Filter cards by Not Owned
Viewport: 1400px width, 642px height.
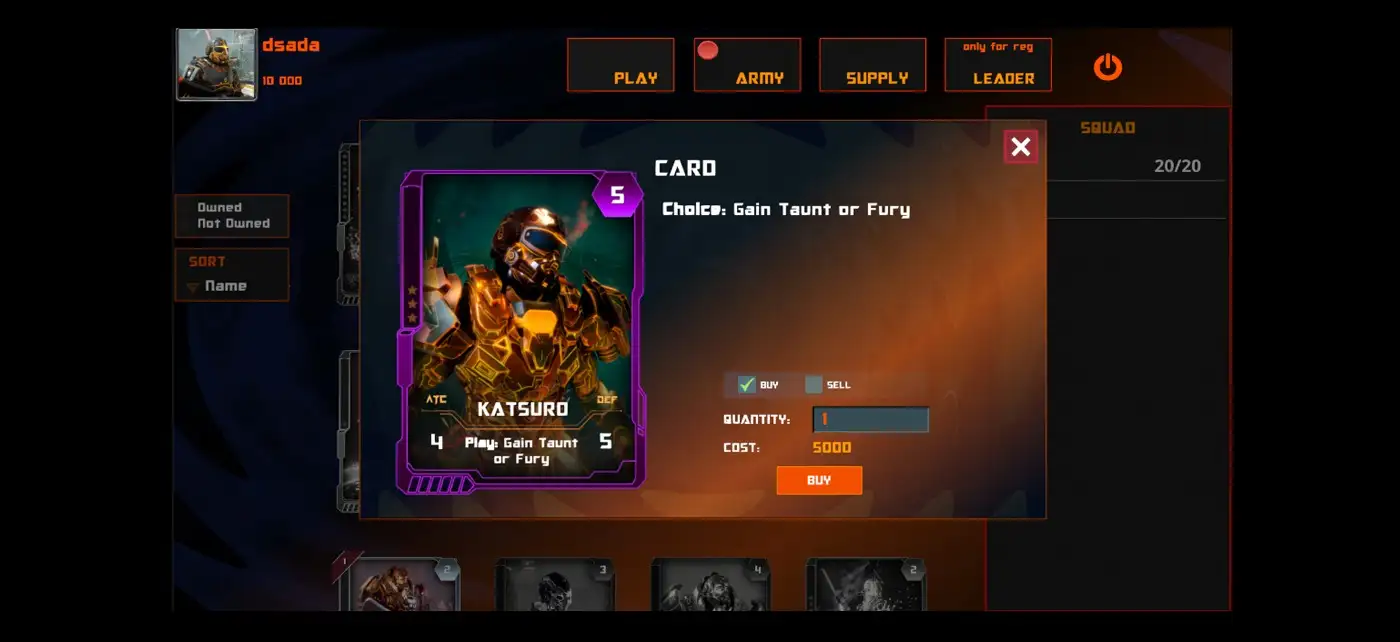[x=233, y=224]
